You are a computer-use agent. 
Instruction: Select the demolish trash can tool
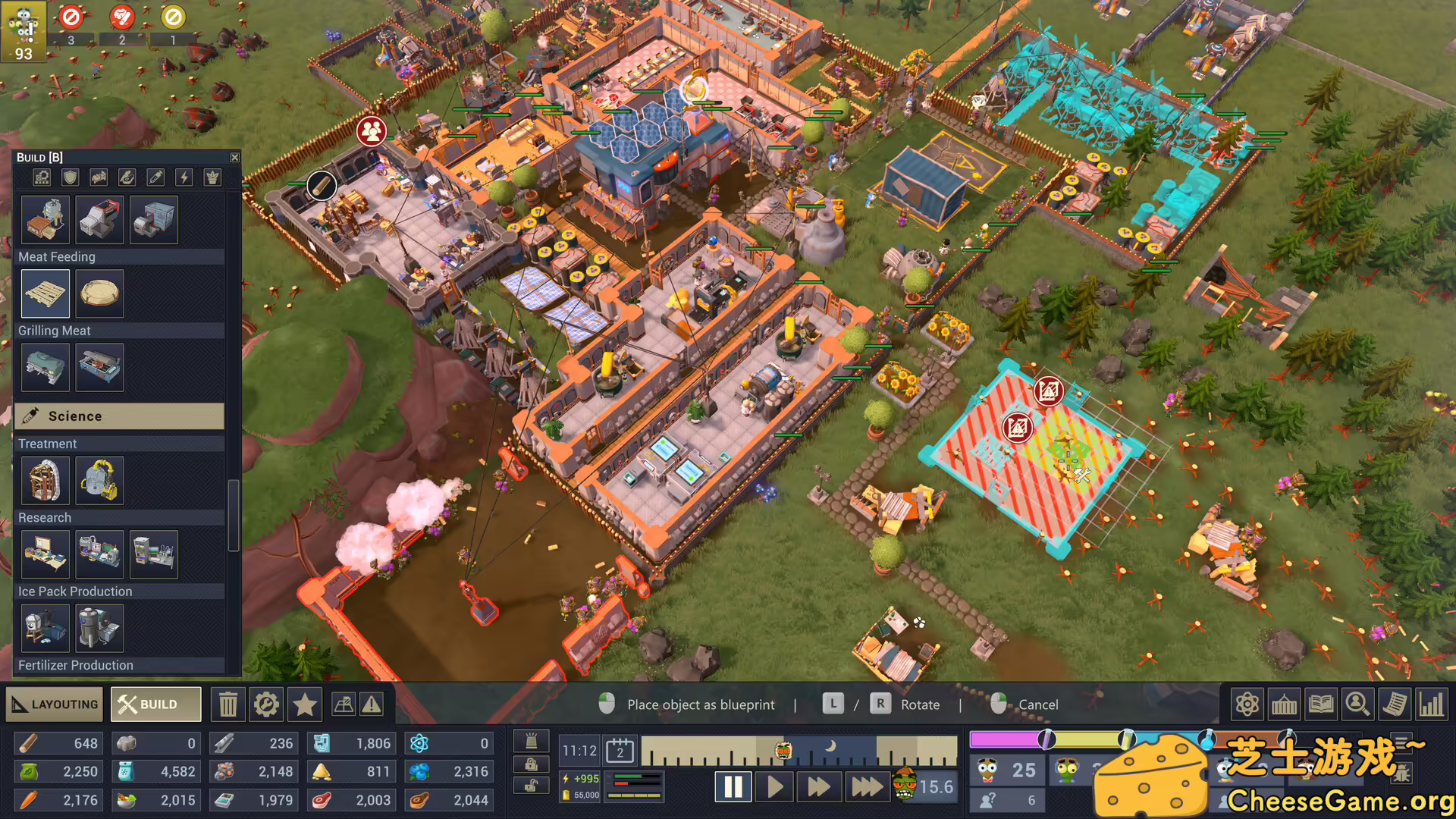[x=228, y=704]
